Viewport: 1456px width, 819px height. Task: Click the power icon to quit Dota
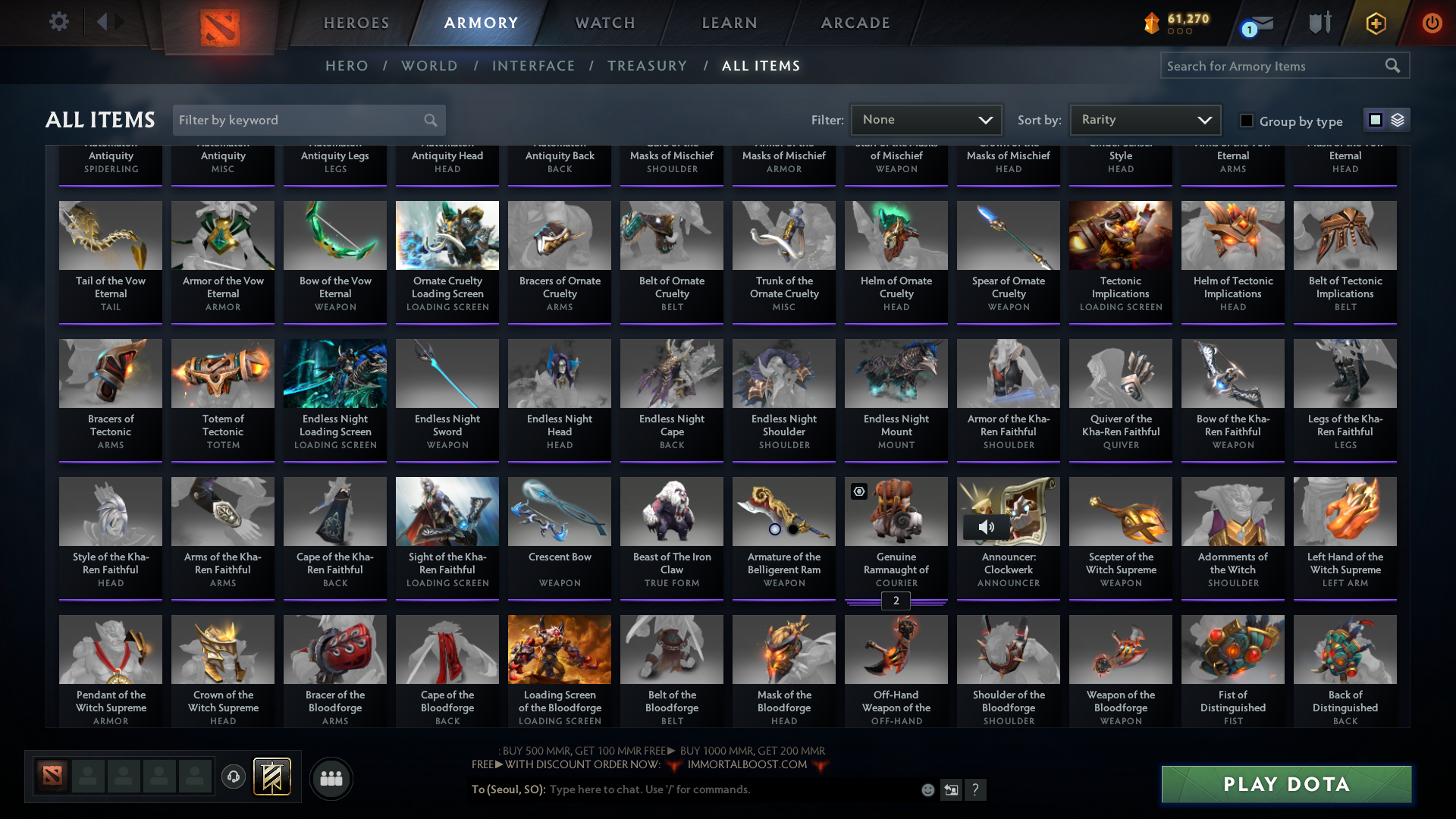[1432, 23]
